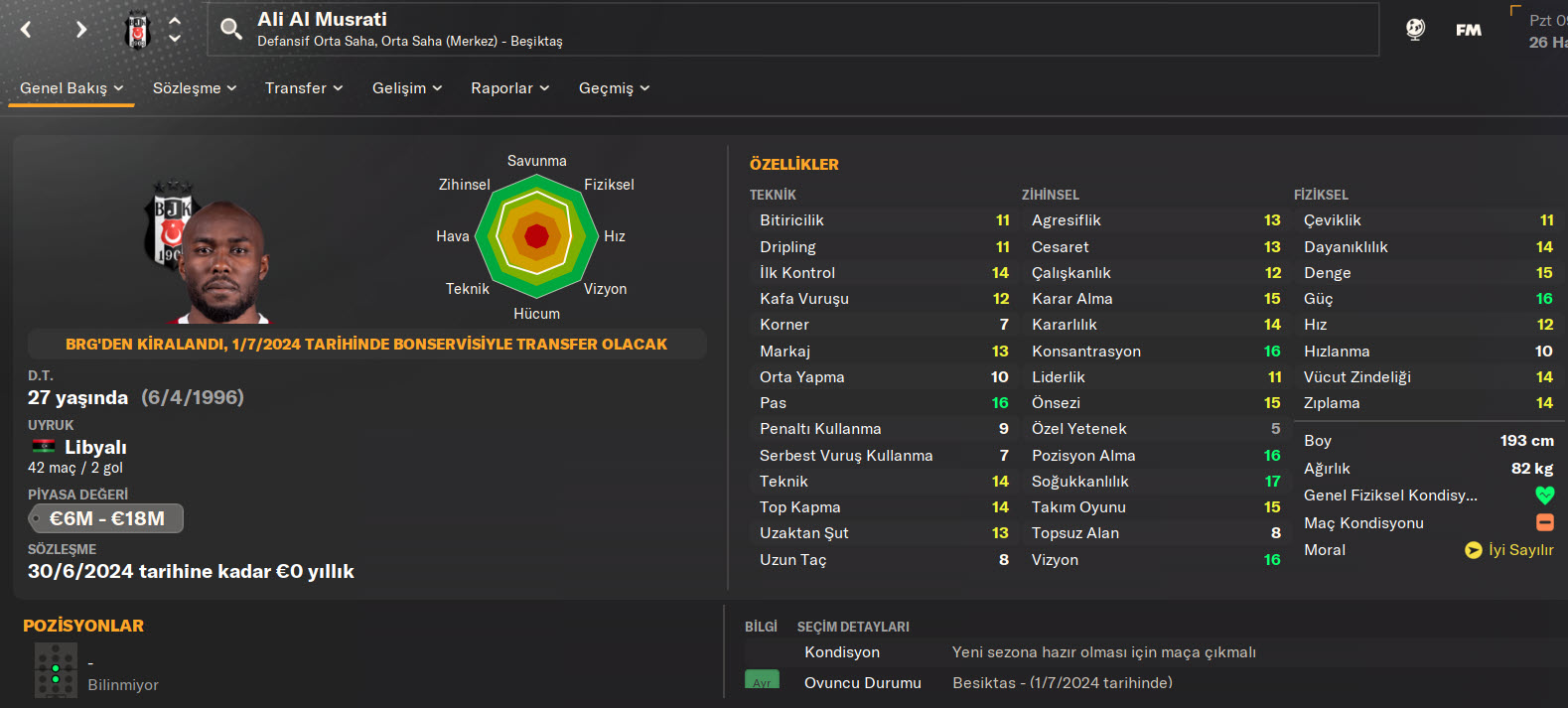Screen dimensions: 1568x708
Task: Open the Transfer menu
Action: point(304,88)
